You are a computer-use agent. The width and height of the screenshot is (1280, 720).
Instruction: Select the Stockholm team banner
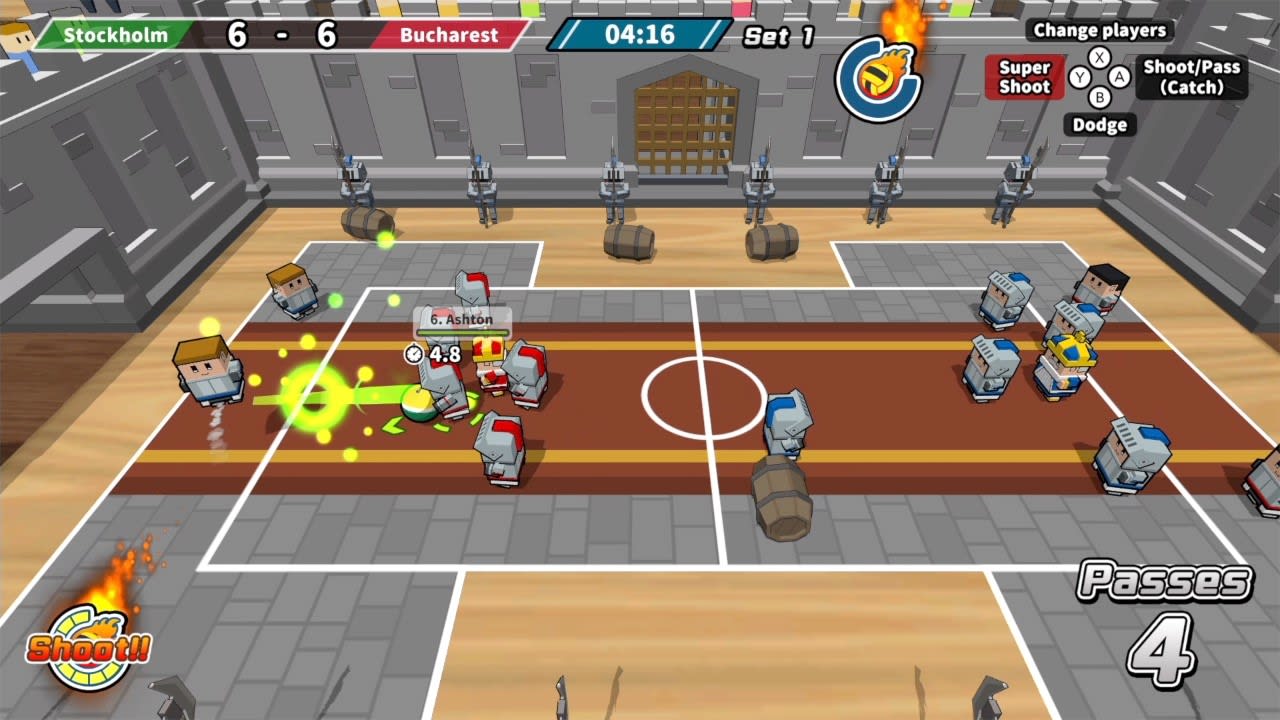tap(113, 36)
